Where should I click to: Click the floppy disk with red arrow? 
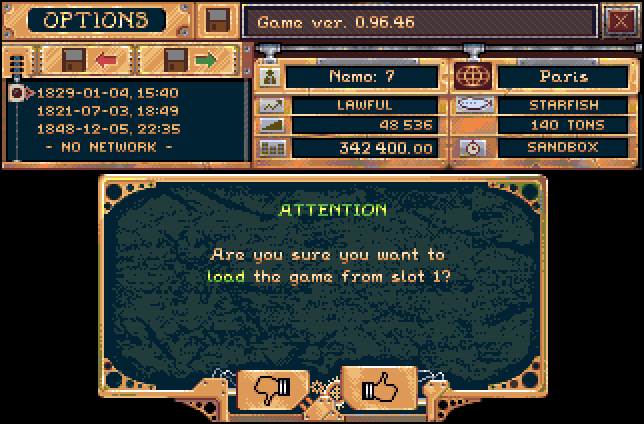90,60
